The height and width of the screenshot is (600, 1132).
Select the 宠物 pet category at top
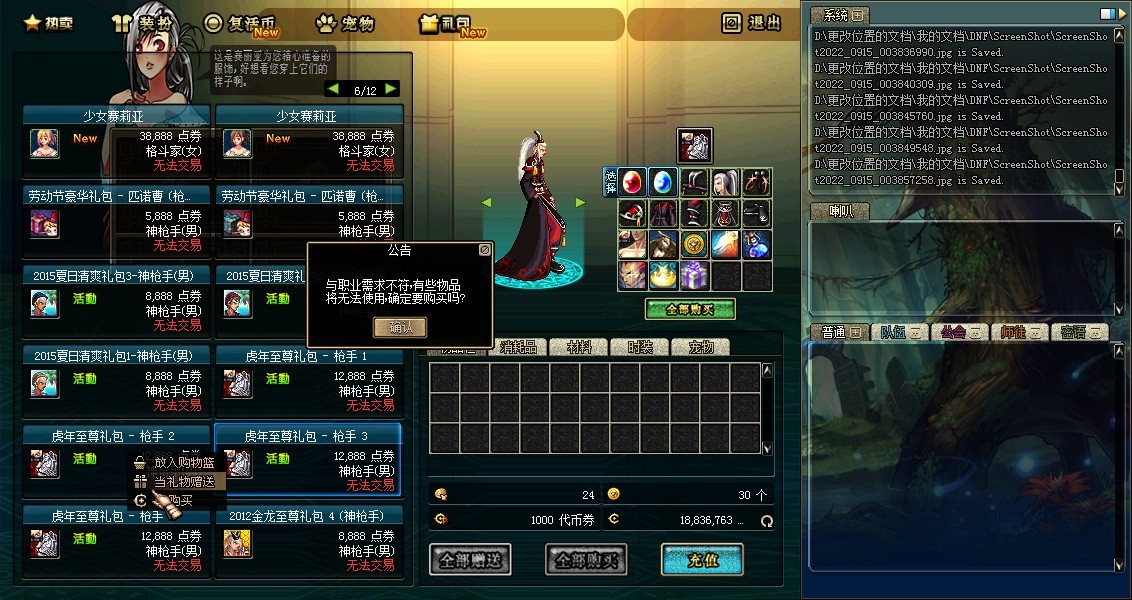(x=345, y=23)
